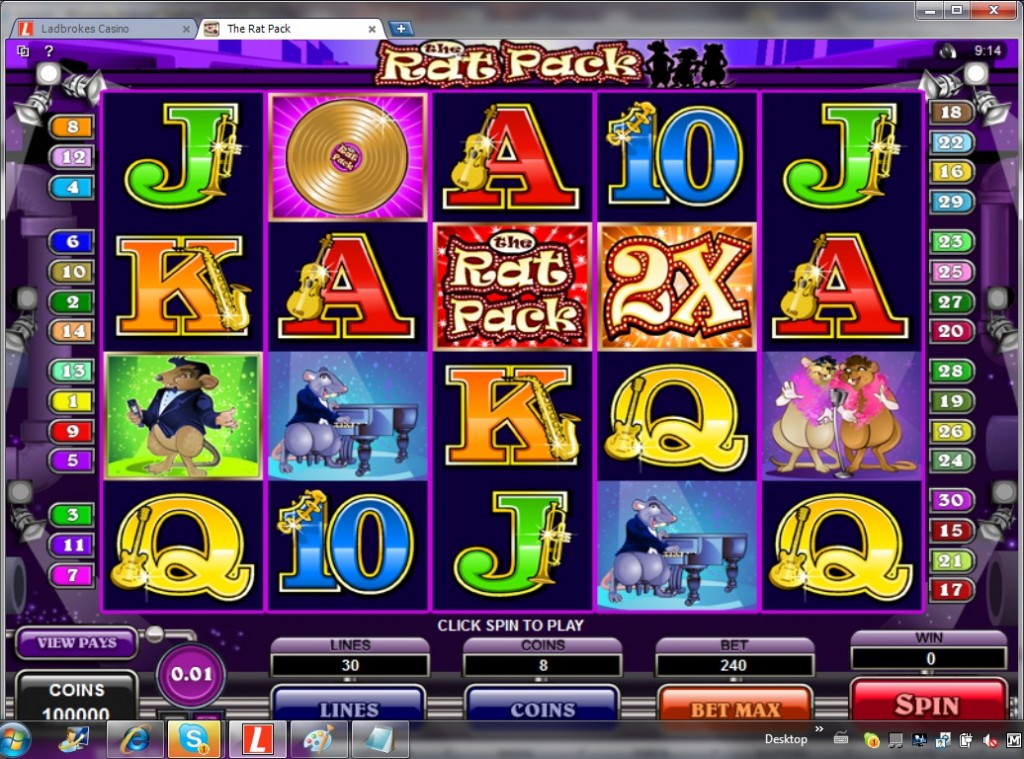The width and height of the screenshot is (1024, 759).
Task: Toggle the sound speaker icon
Action: (x=948, y=50)
